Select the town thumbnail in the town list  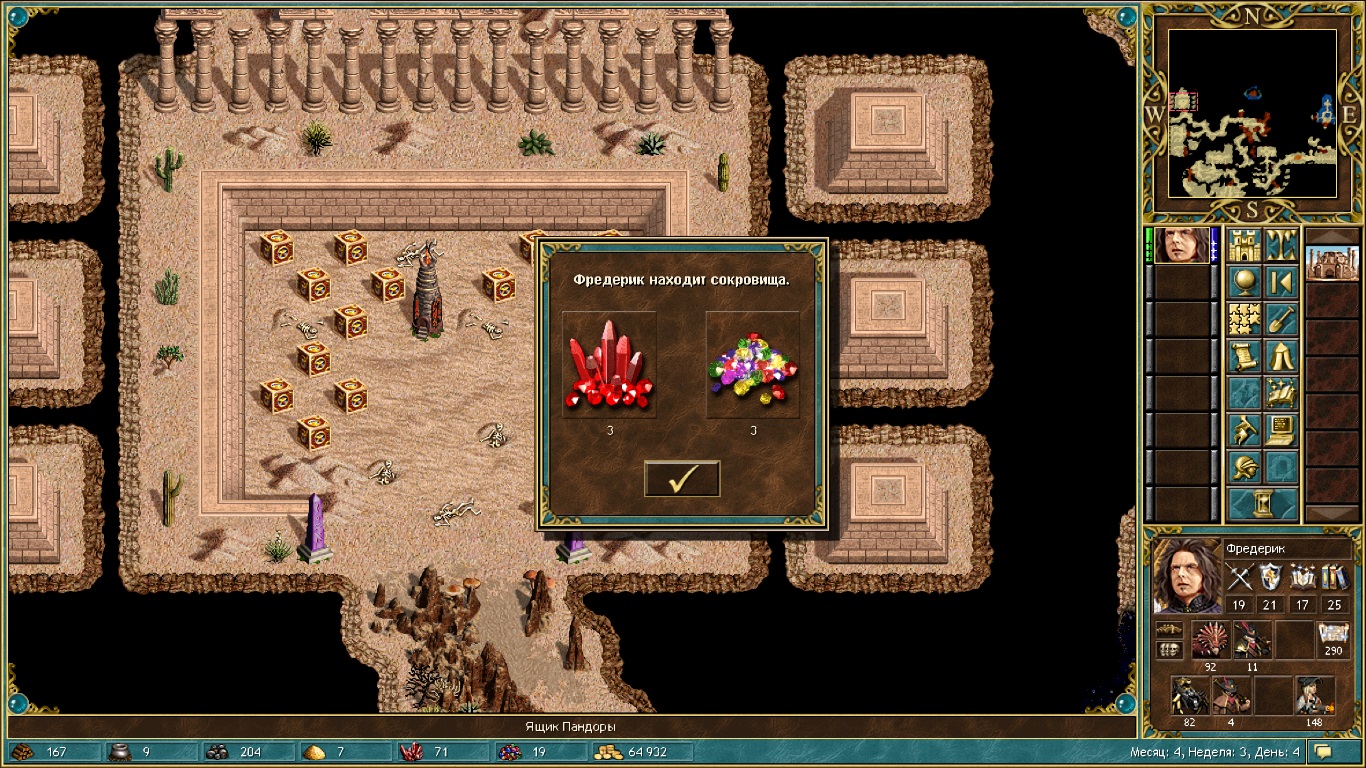[1332, 264]
